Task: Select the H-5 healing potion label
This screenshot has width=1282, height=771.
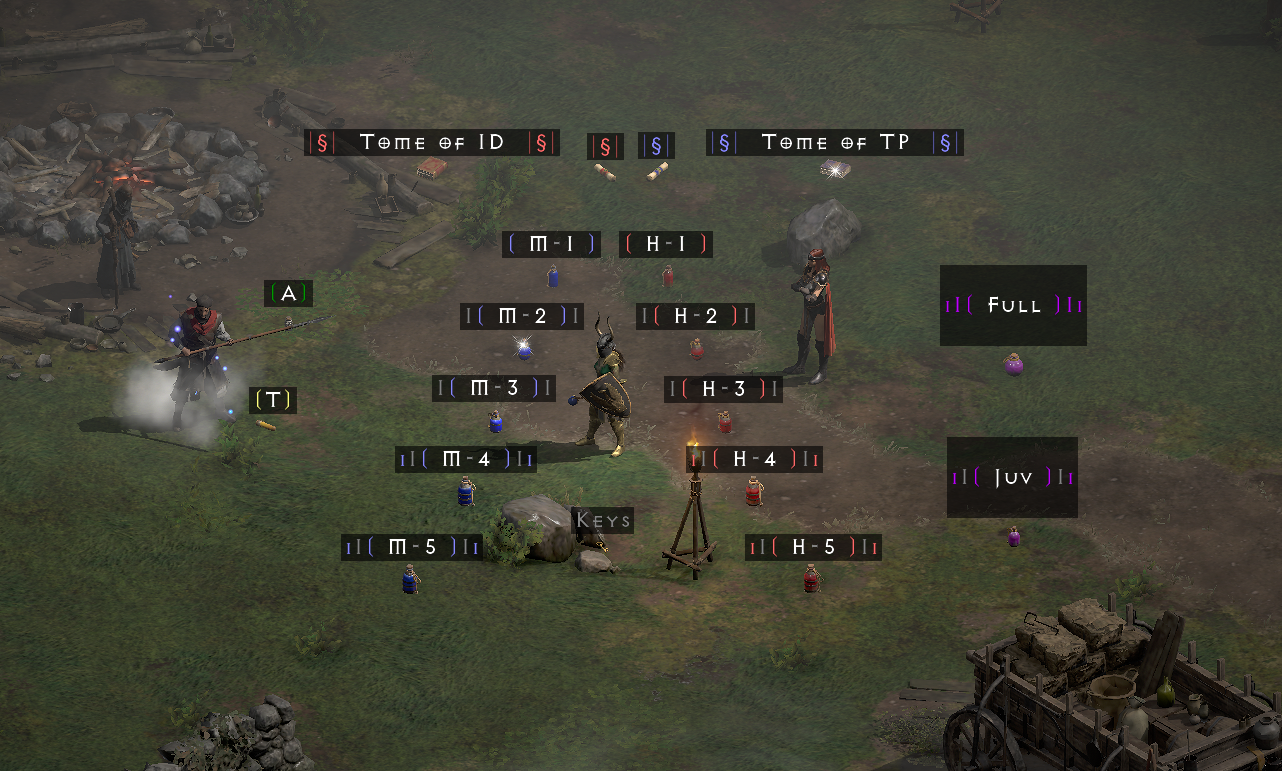Action: 813,547
